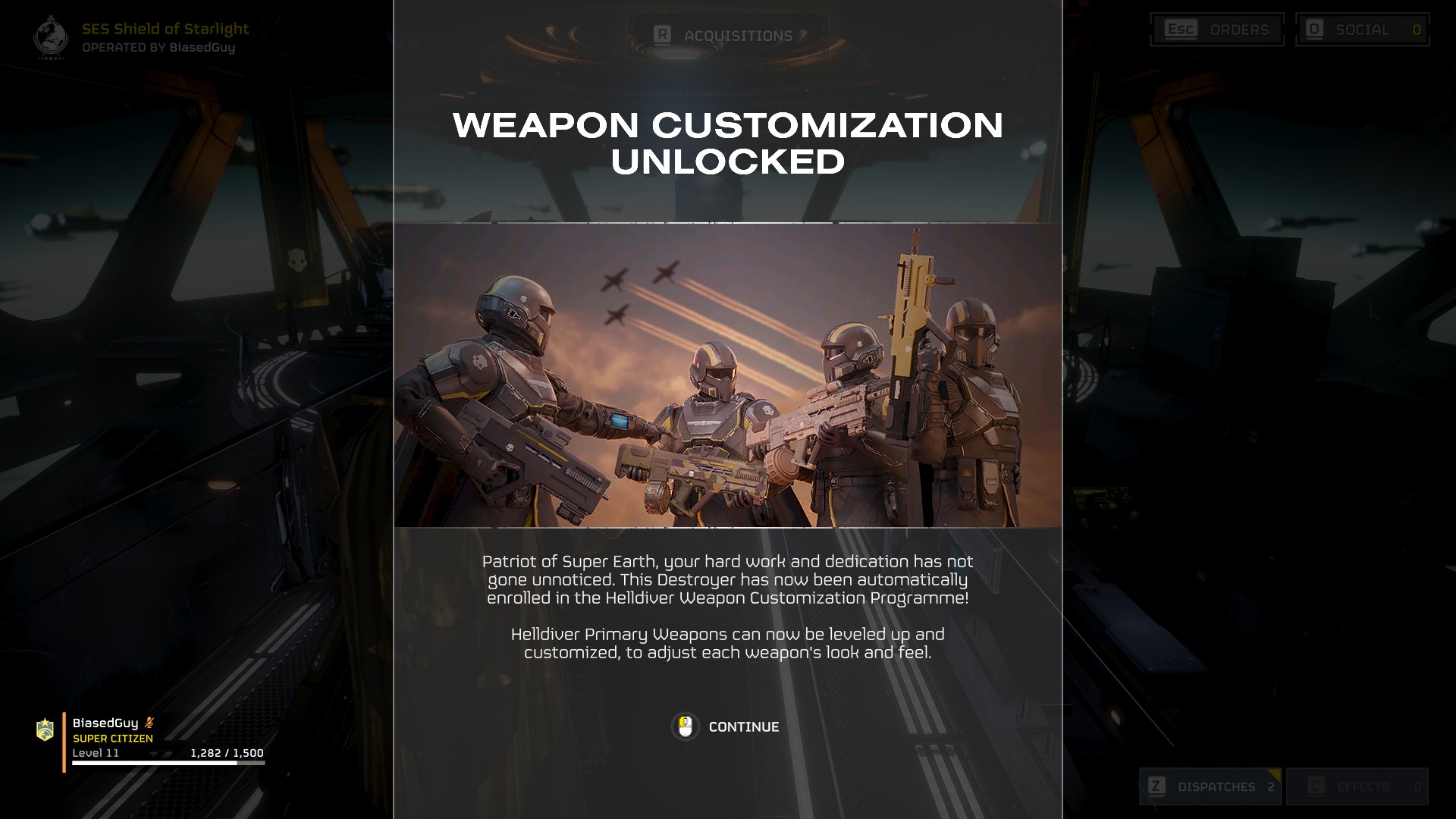The image size is (1456, 819).
Task: Click the Social counter showing zero
Action: tap(1418, 30)
